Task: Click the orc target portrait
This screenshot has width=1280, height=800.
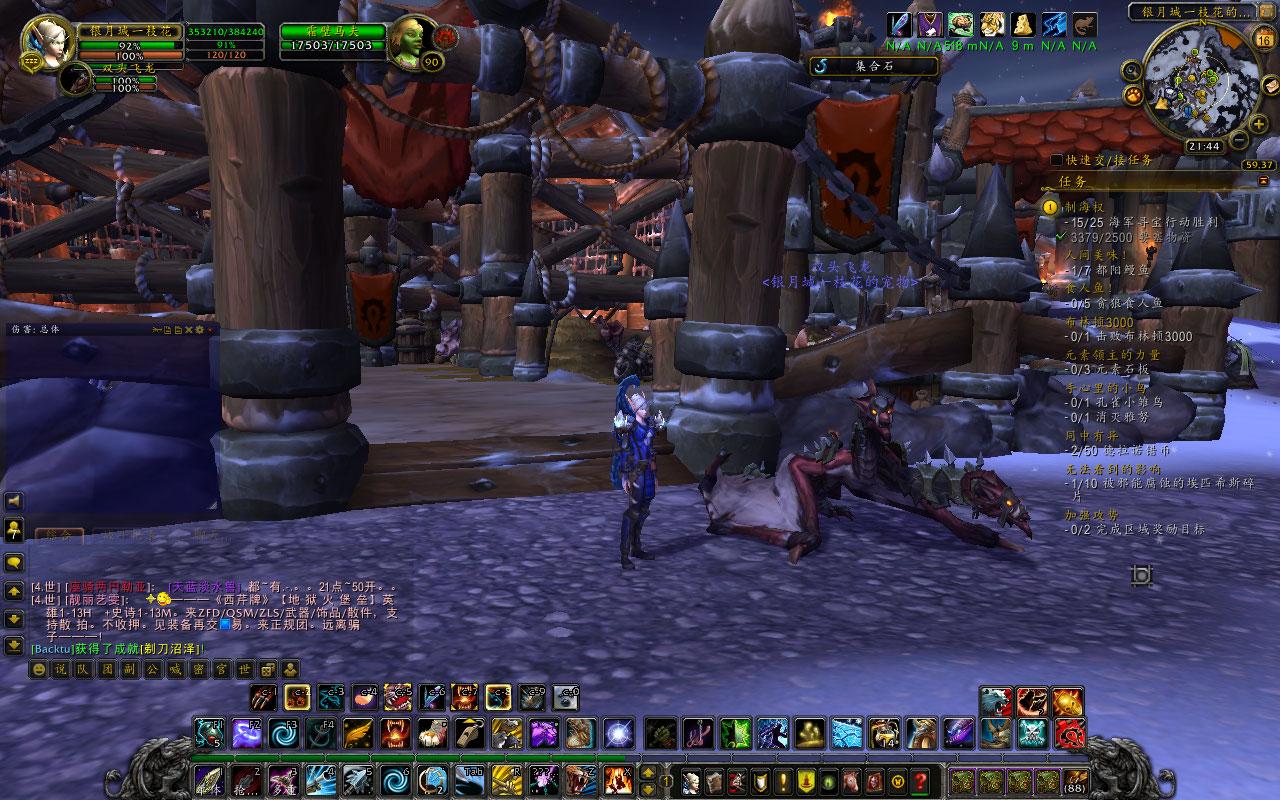Action: [411, 42]
